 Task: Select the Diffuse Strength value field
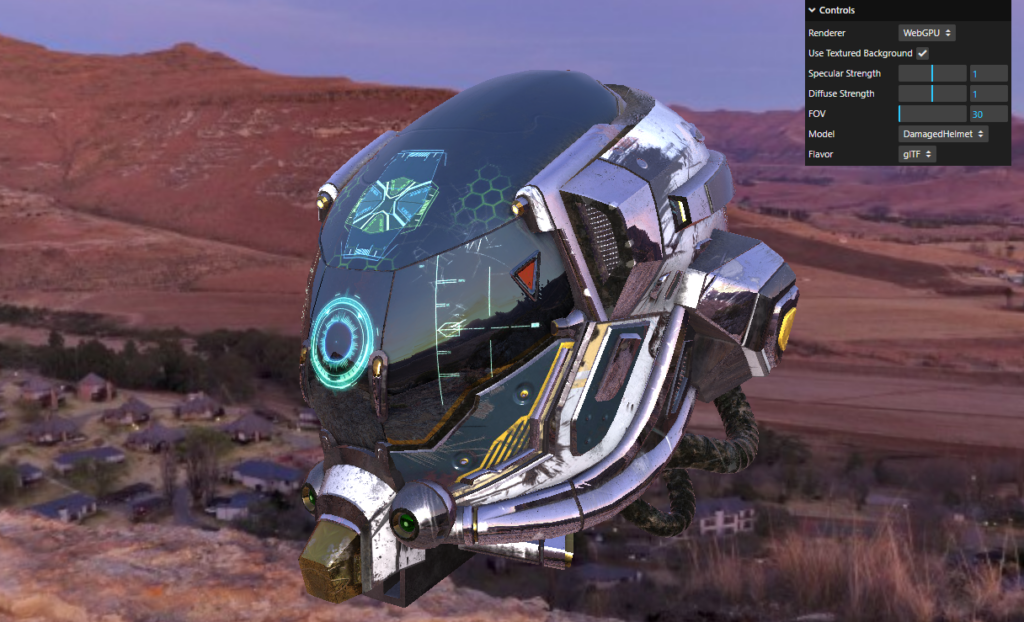click(x=988, y=94)
